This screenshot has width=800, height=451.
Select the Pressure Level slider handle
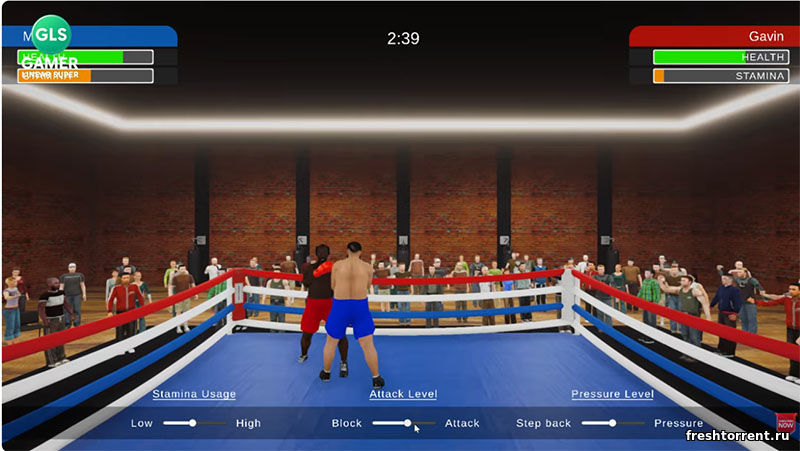point(613,423)
